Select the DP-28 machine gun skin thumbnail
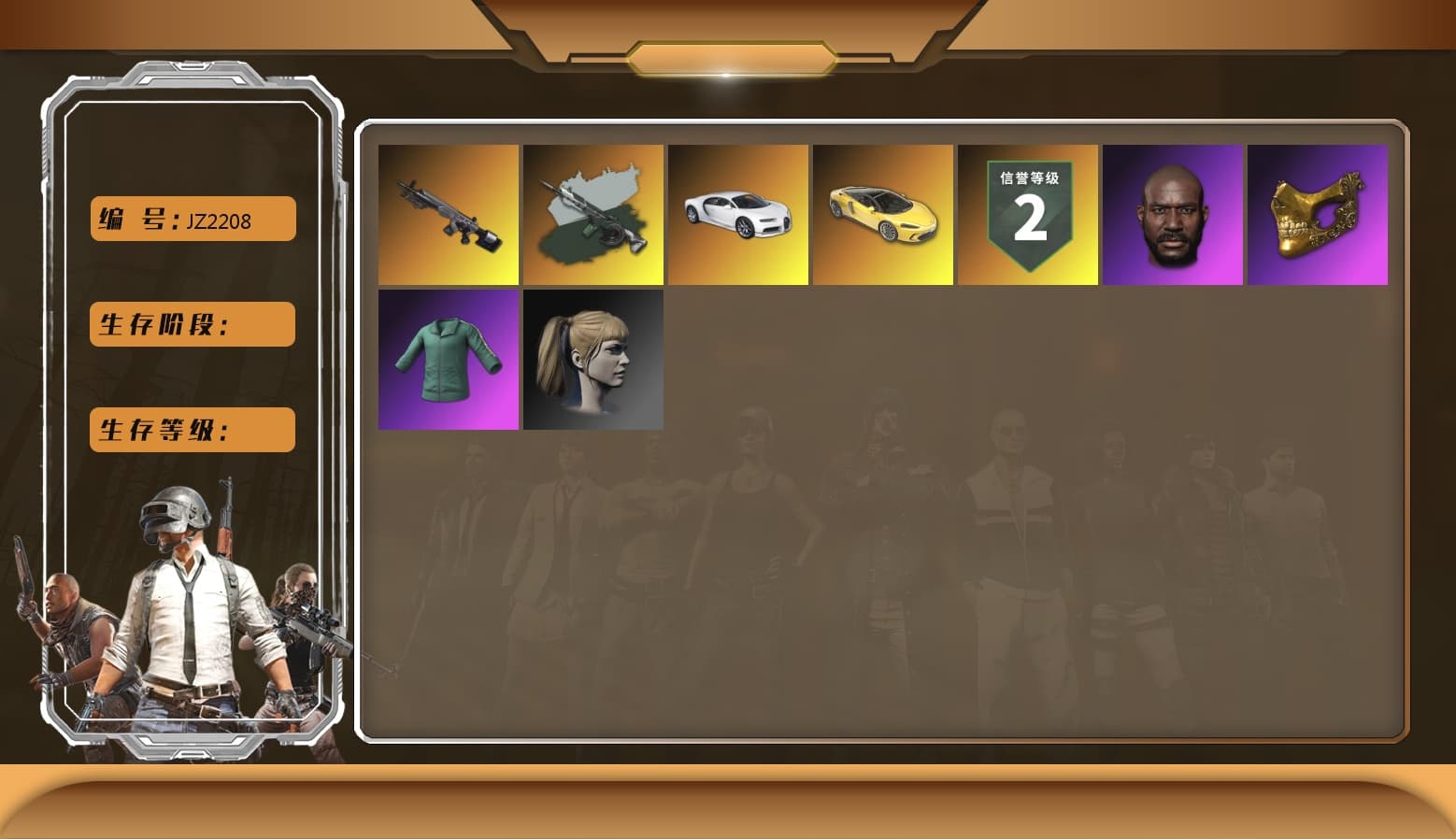 pyautogui.click(x=449, y=215)
